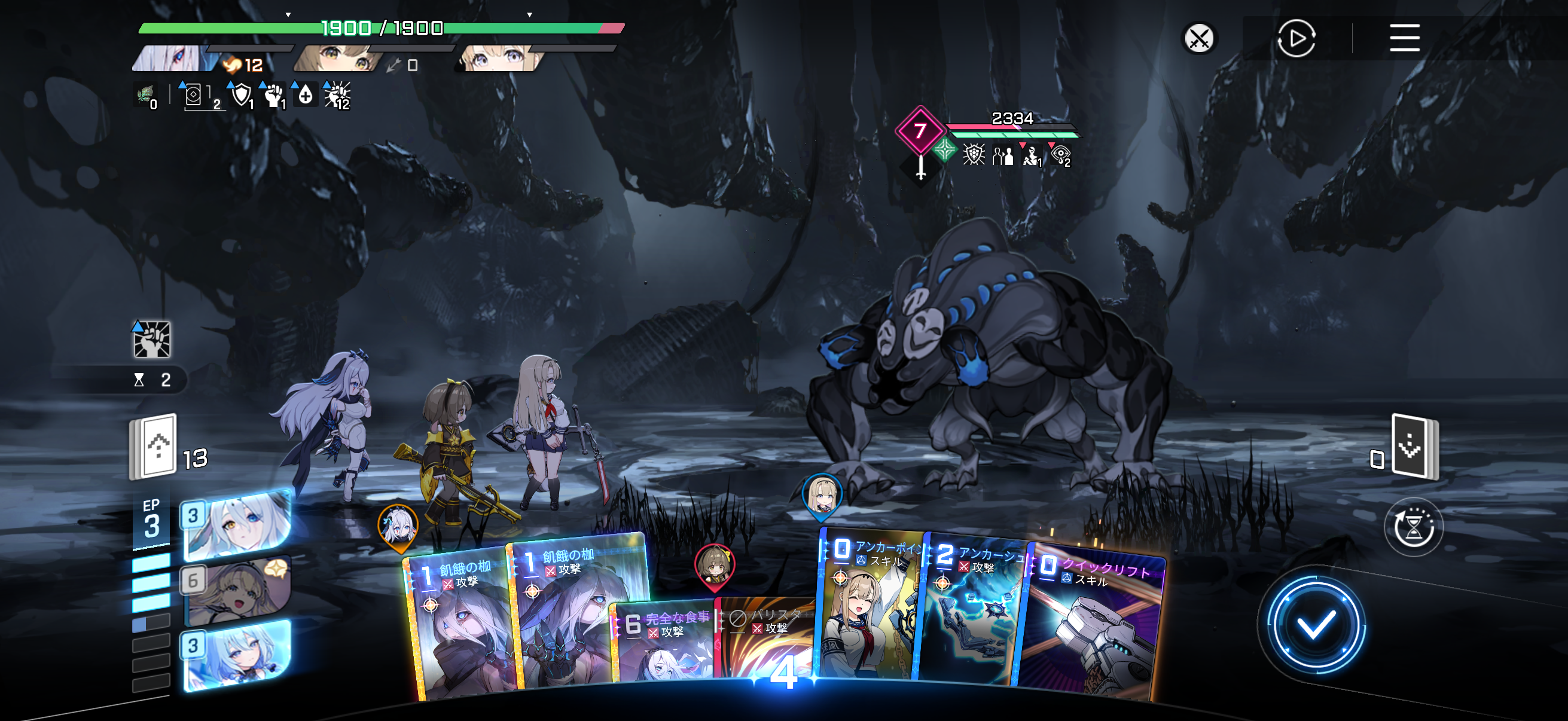Toggle the auto-play button
1568x721 pixels.
click(x=1296, y=38)
